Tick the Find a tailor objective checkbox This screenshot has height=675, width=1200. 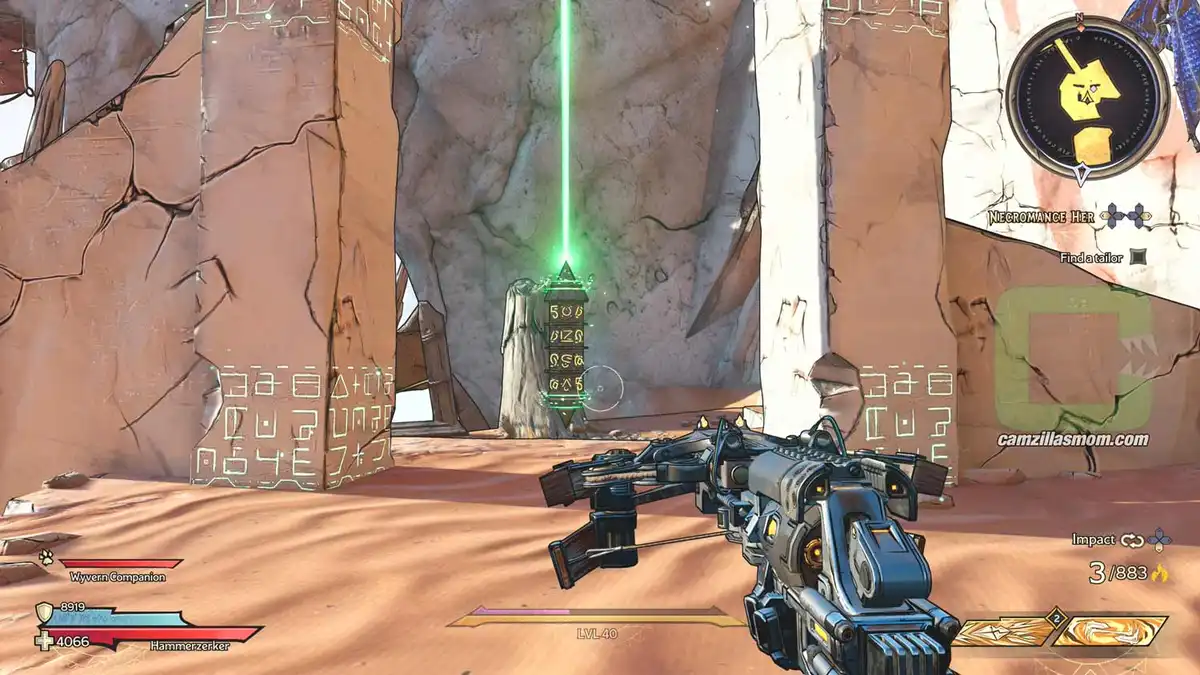tap(1138, 257)
